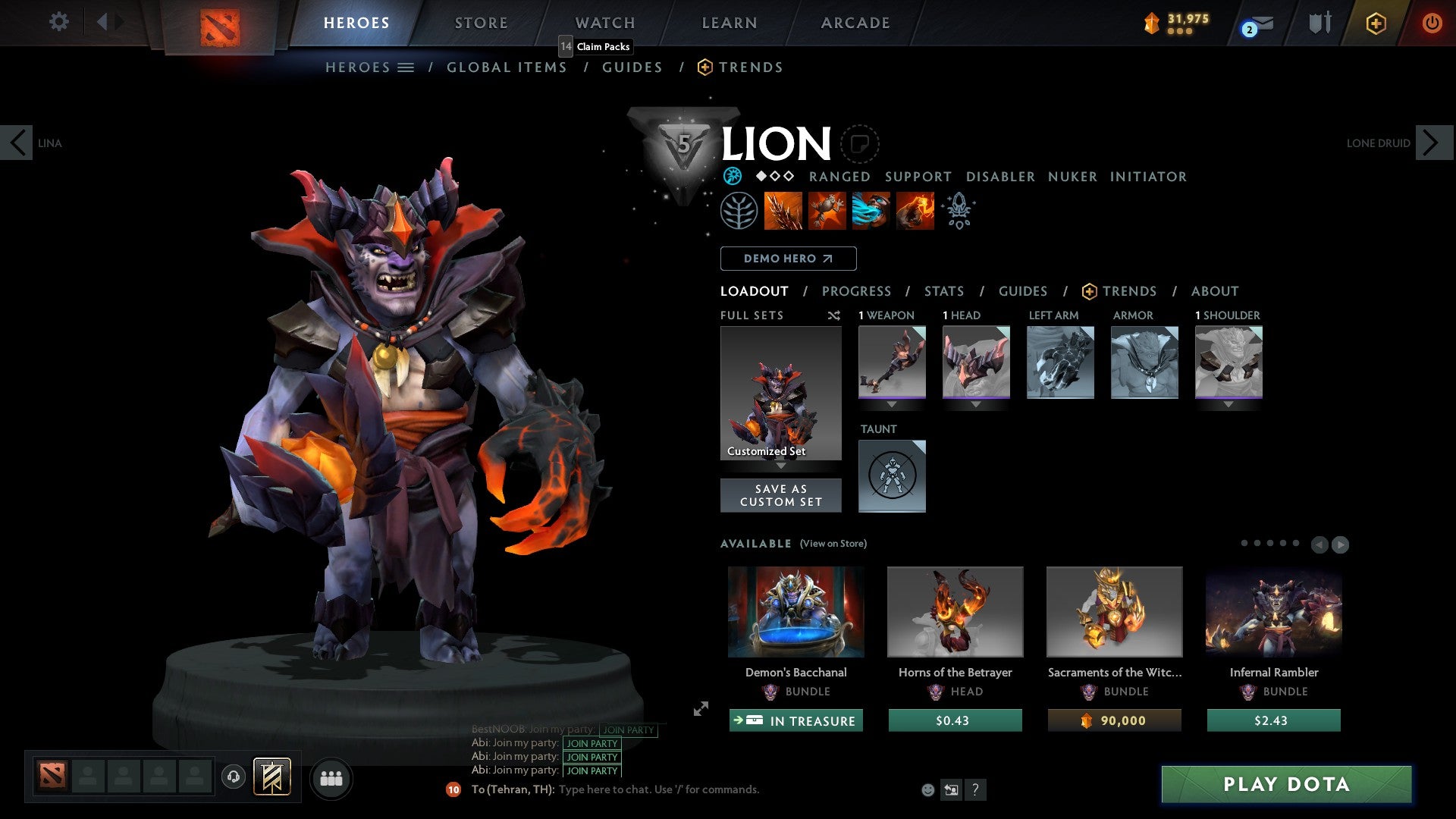Viewport: 1456px width, 819px height.
Task: Click the power button top right corner
Action: (1432, 22)
